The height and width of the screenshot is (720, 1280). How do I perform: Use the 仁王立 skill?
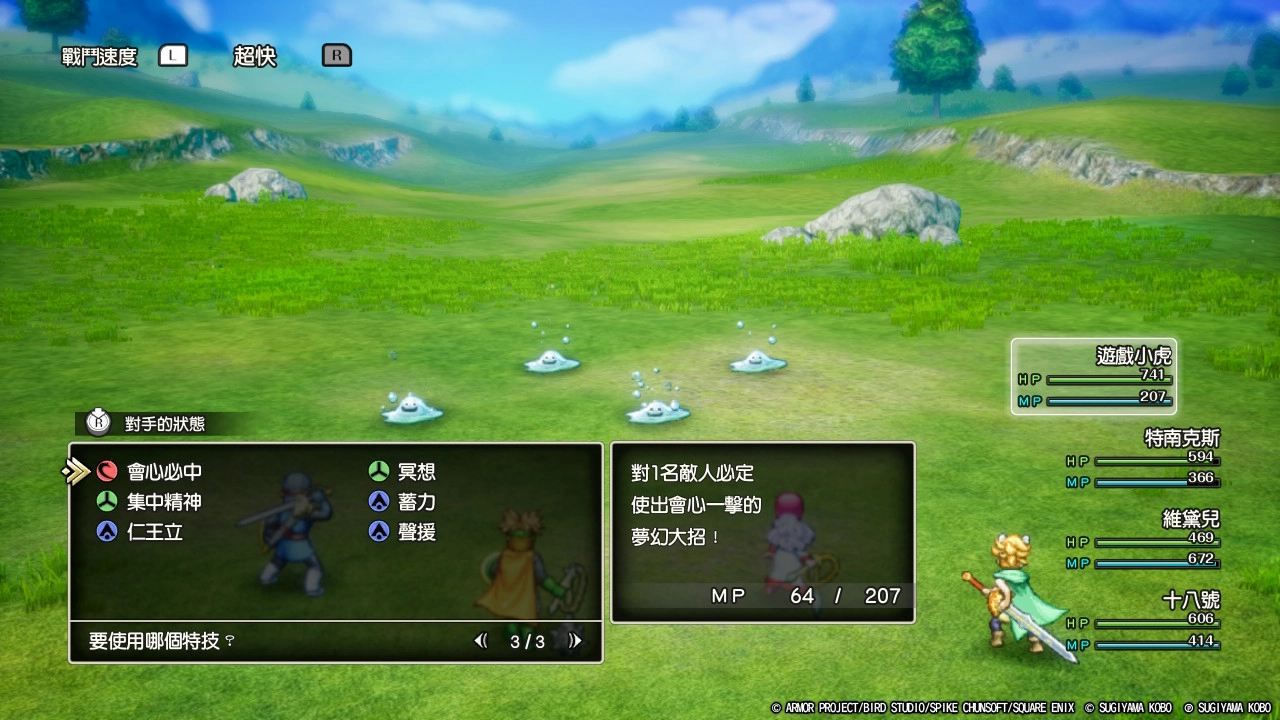[154, 532]
